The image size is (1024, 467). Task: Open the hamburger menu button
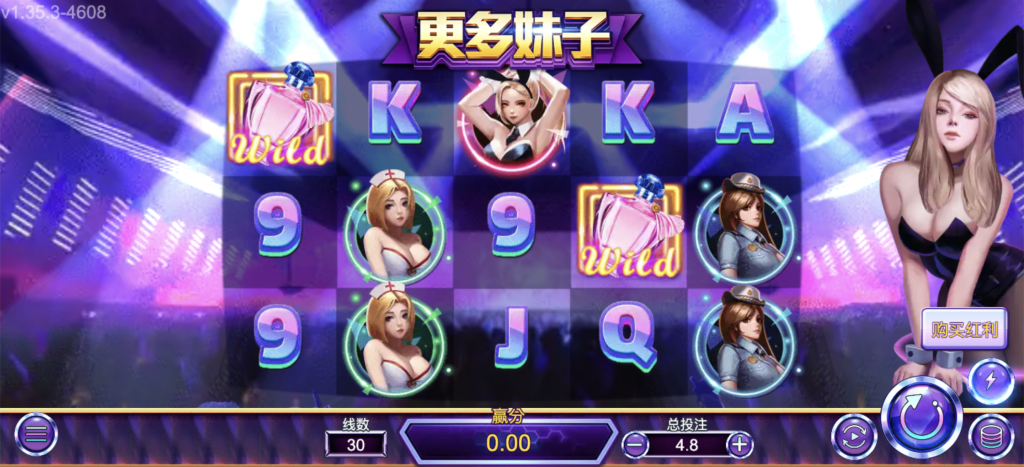coord(36,434)
